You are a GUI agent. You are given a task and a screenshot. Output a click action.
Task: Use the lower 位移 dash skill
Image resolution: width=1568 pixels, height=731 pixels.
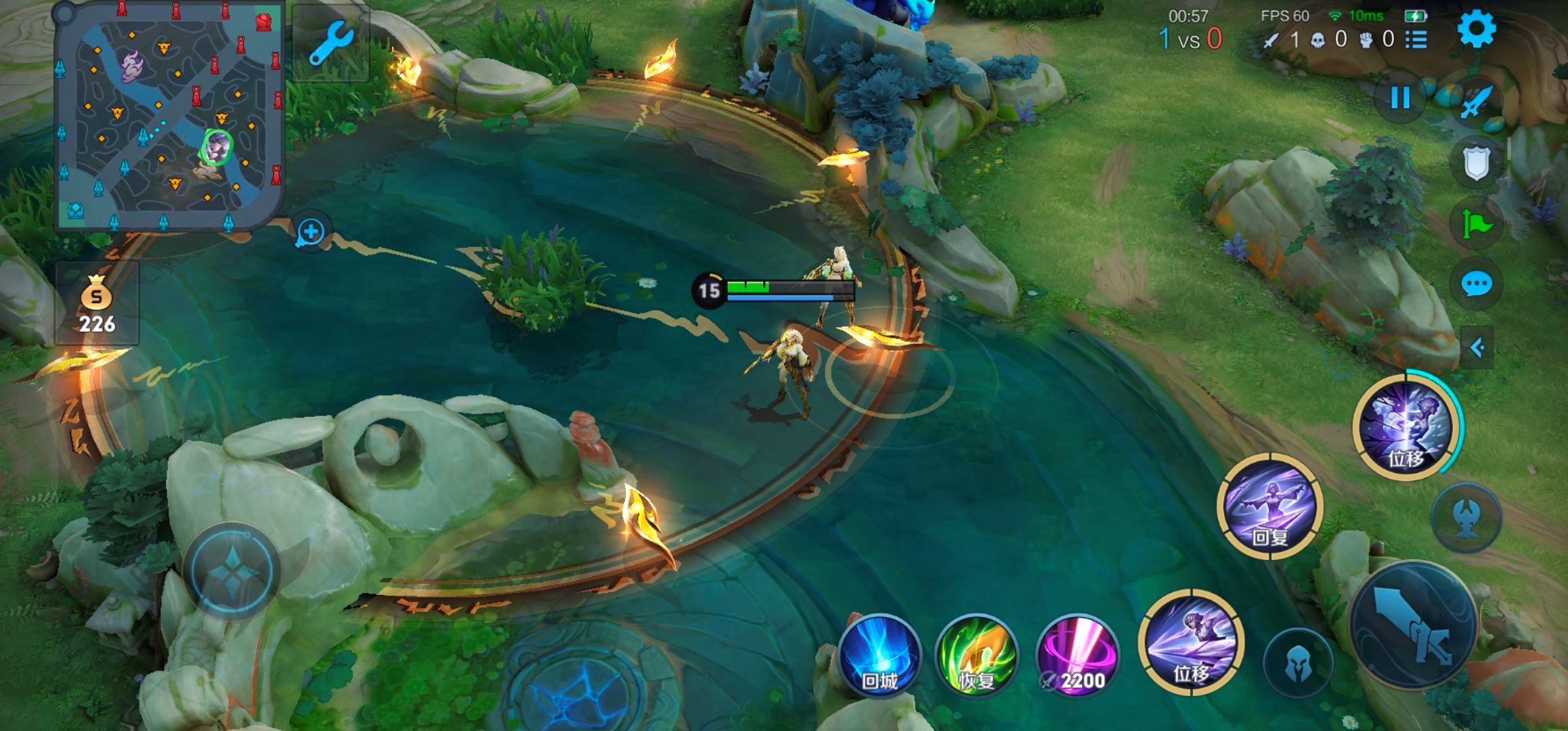1191,643
